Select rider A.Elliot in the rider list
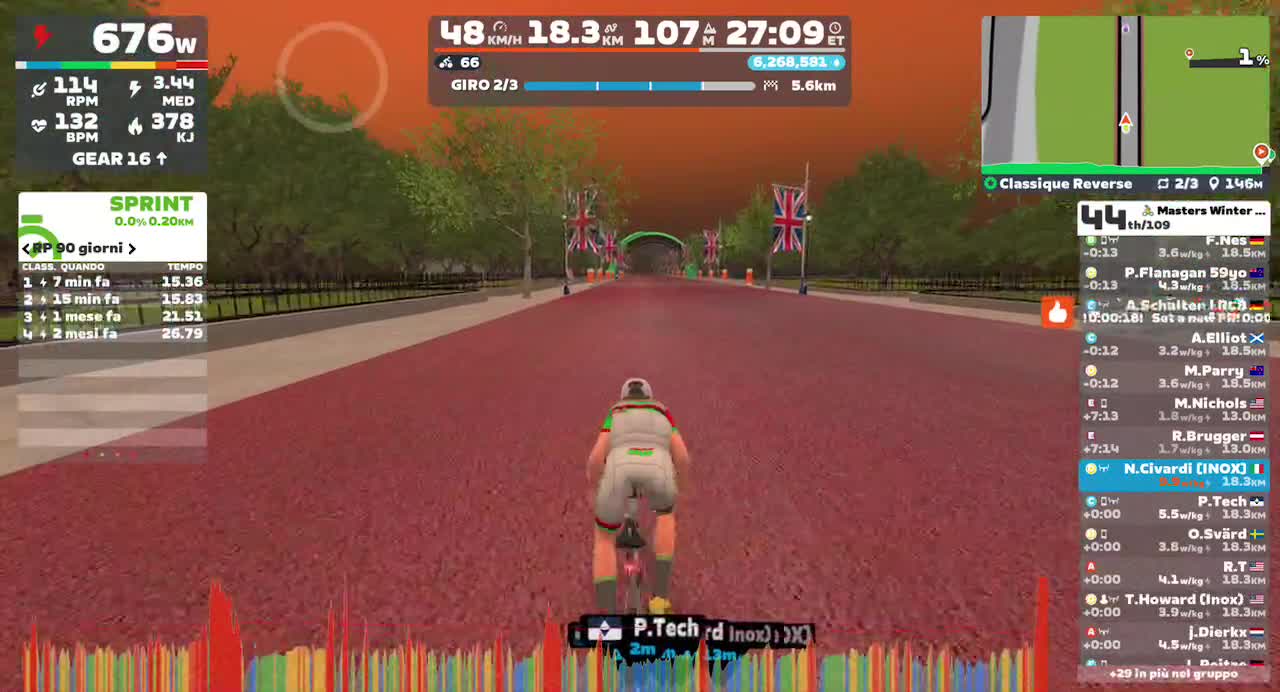 [x=1172, y=344]
